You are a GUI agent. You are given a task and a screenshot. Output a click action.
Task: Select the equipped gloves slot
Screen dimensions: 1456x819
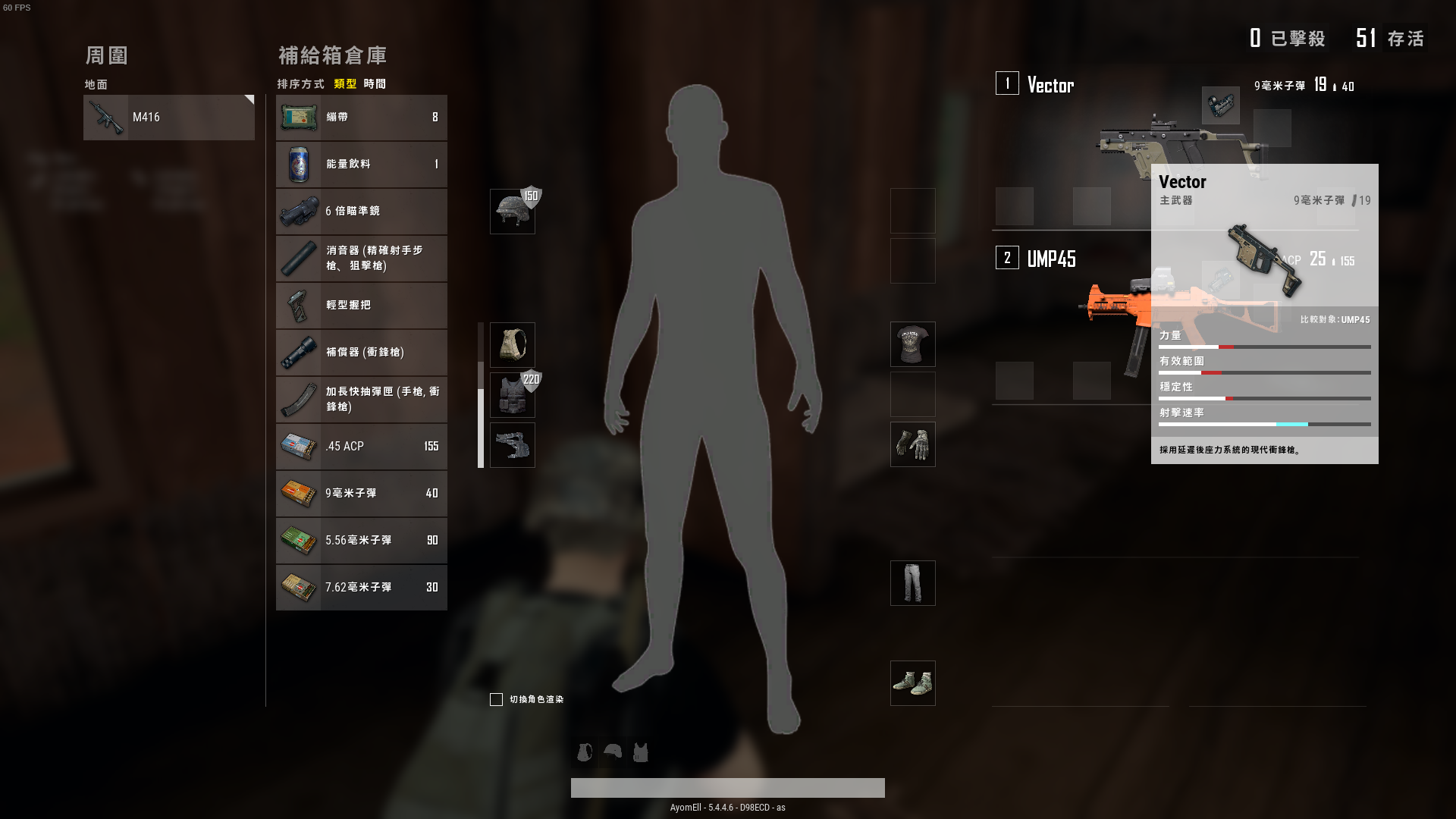912,444
